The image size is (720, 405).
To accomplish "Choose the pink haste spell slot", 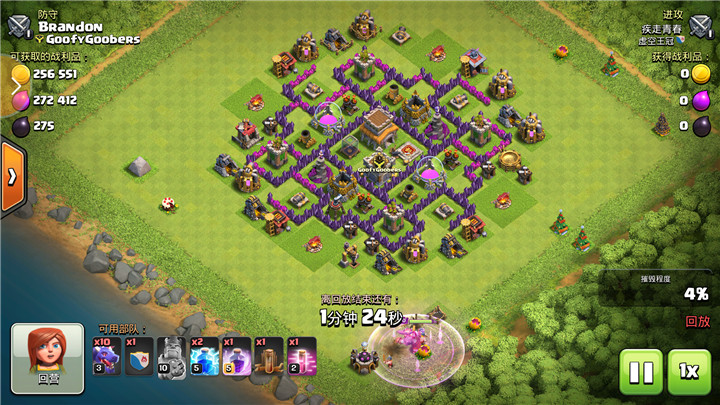I will (x=301, y=357).
